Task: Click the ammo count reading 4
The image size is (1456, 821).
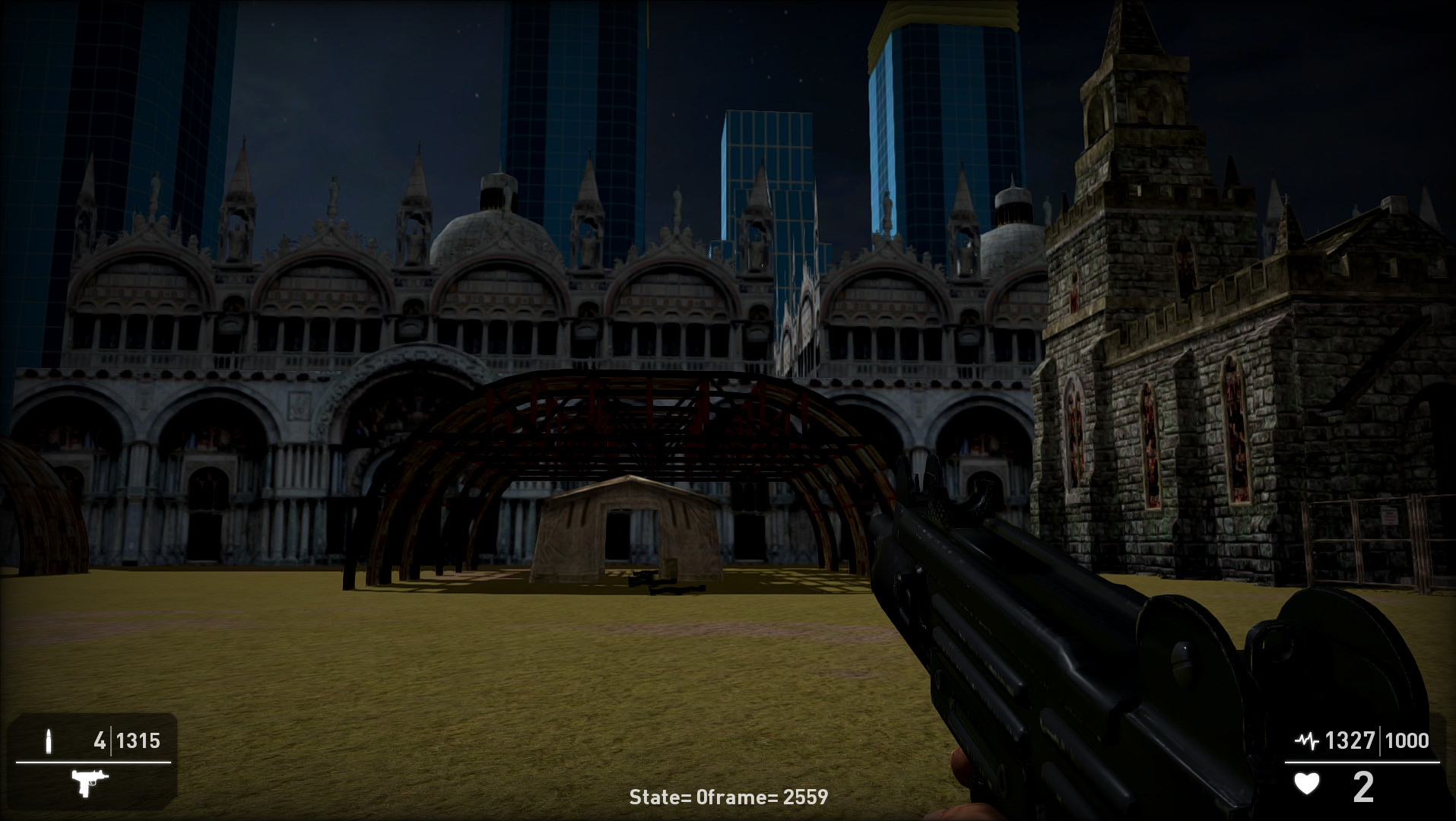Action: coord(100,740)
